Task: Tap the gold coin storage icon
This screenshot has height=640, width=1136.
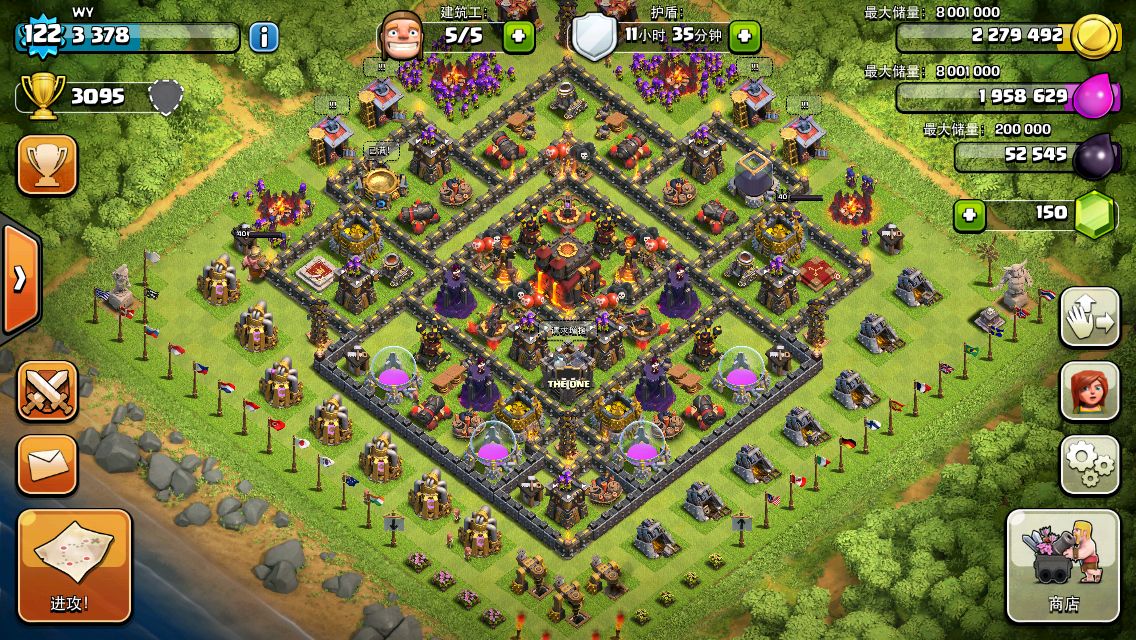Action: pyautogui.click(x=1092, y=36)
